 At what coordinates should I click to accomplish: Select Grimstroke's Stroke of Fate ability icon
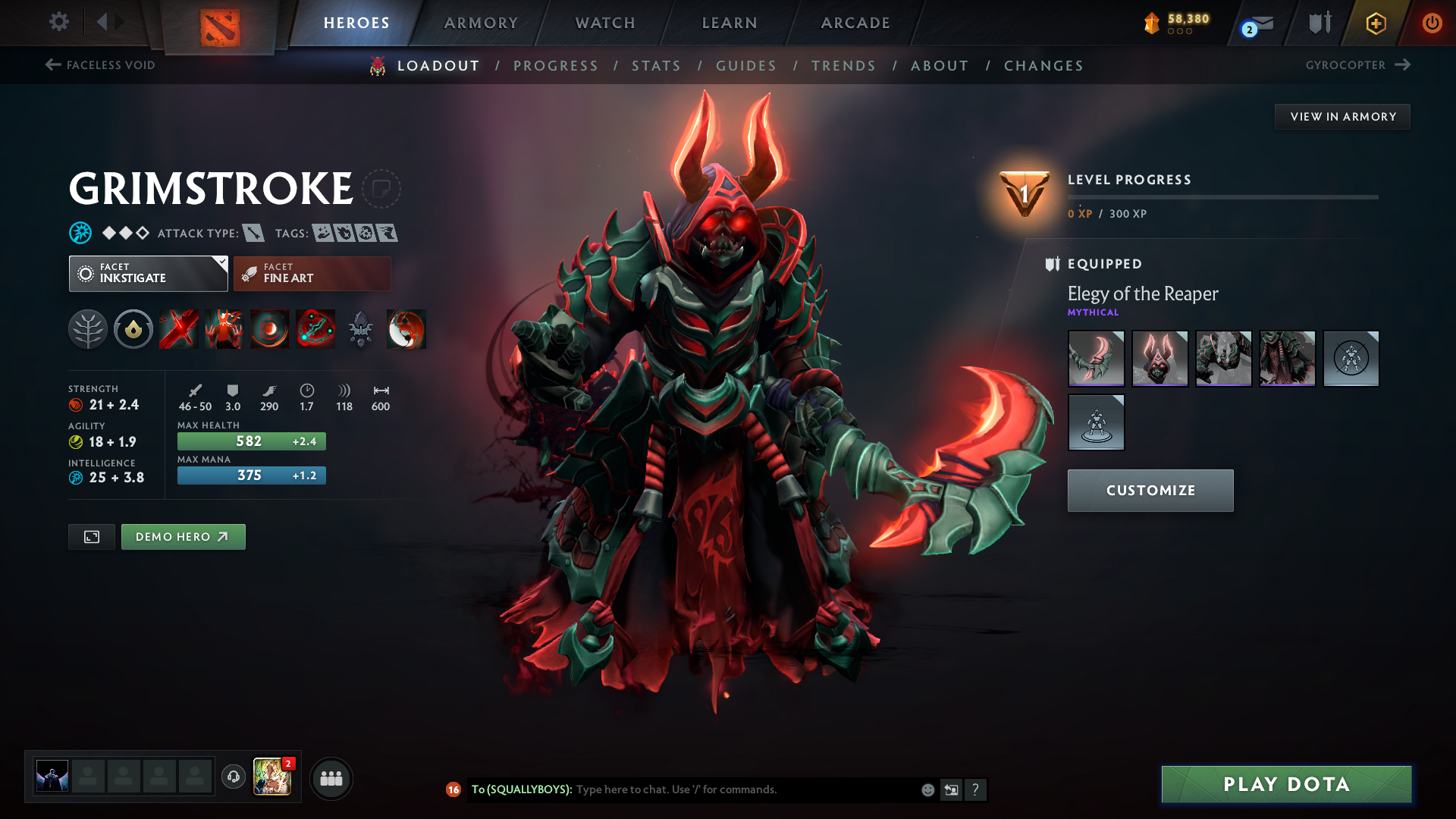(178, 329)
